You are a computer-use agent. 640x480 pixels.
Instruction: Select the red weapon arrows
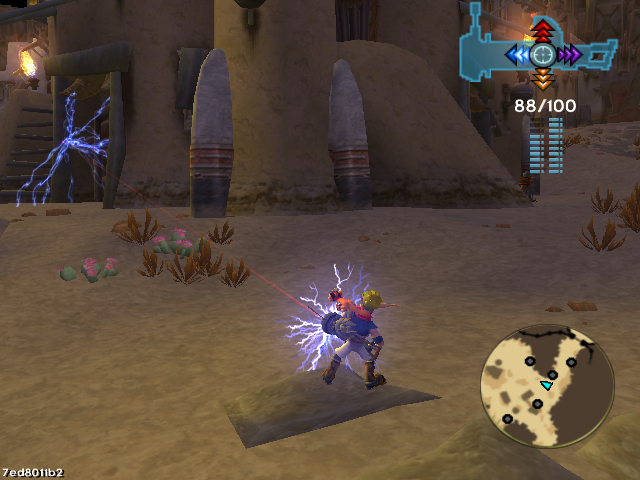[542, 28]
